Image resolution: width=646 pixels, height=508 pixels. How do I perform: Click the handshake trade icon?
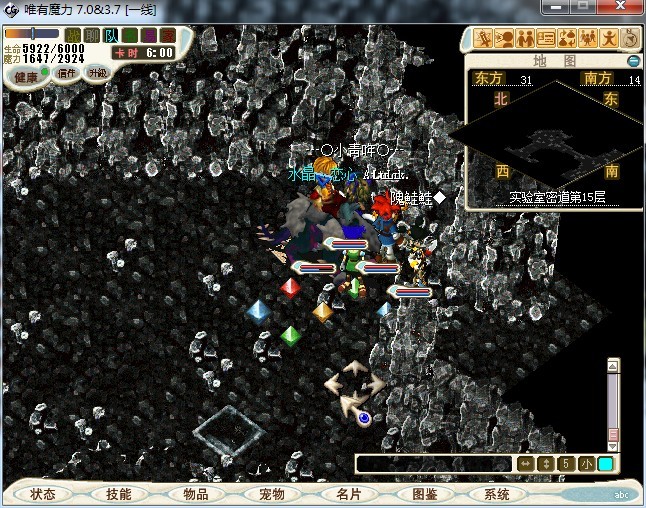[x=524, y=39]
